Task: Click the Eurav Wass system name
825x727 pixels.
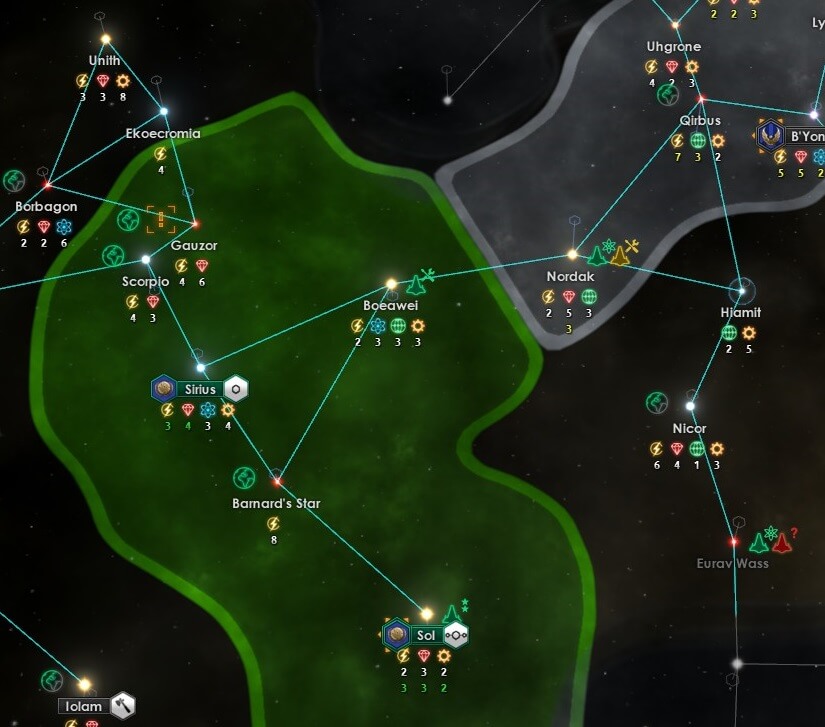Action: pos(732,563)
